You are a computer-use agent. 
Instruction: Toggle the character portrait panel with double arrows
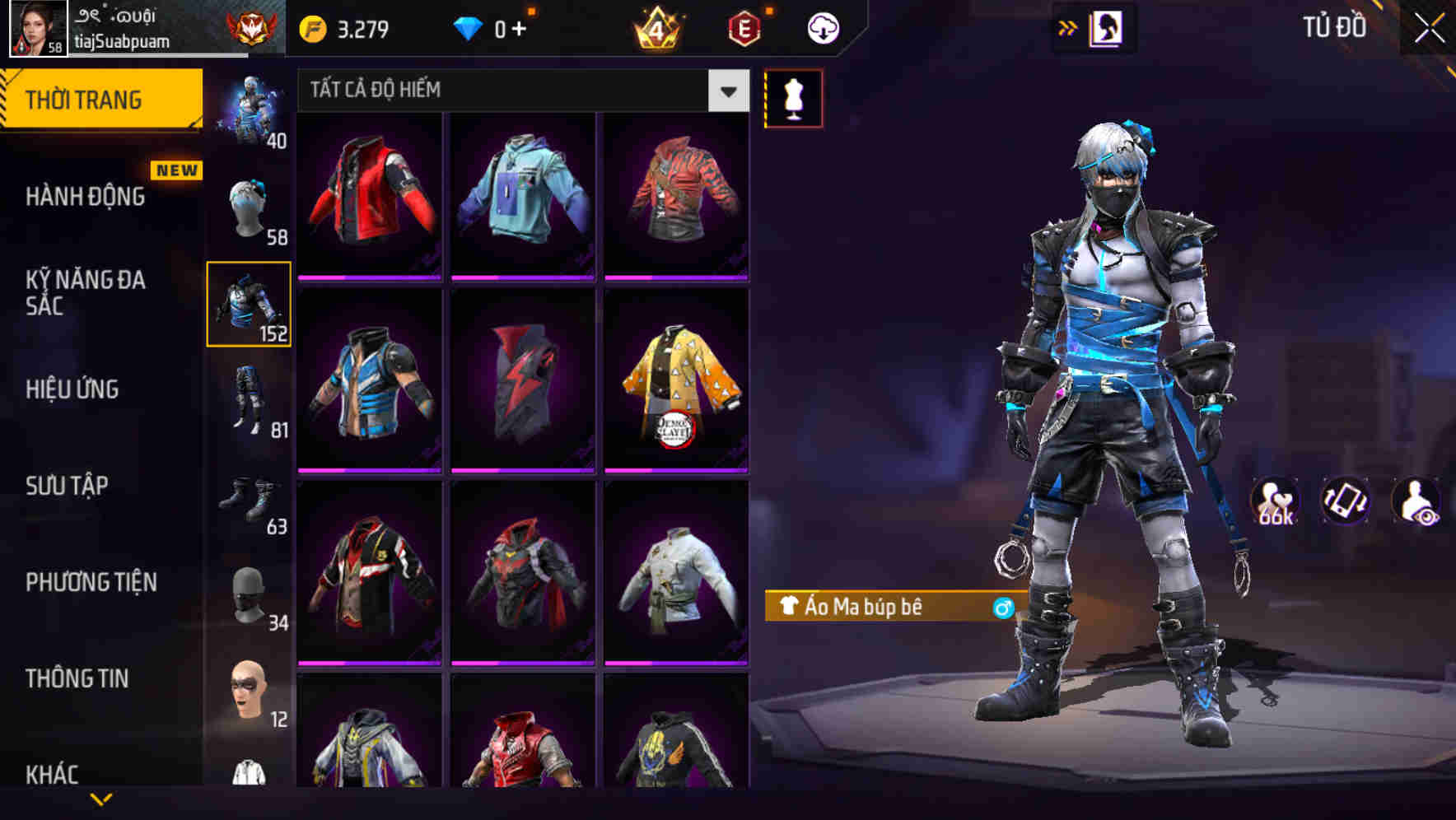tap(1067, 26)
